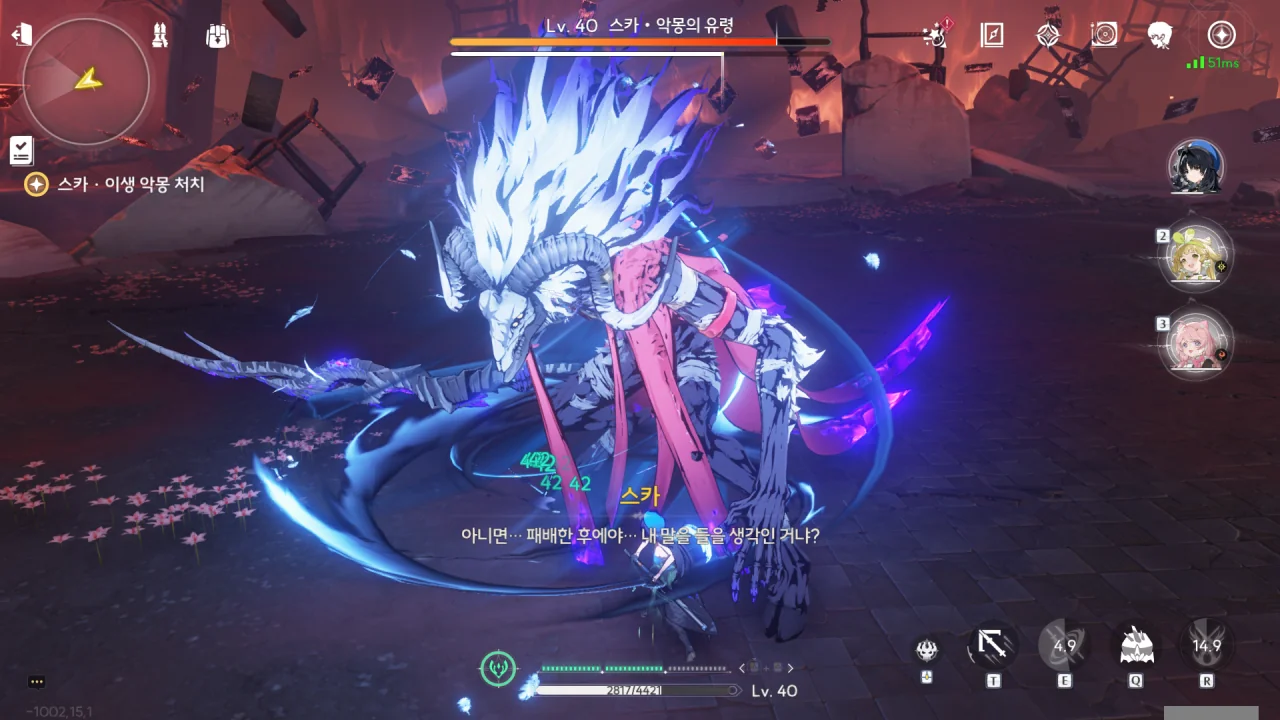1280x720 pixels.
Task: Open the quest checklist icon
Action: point(21,150)
